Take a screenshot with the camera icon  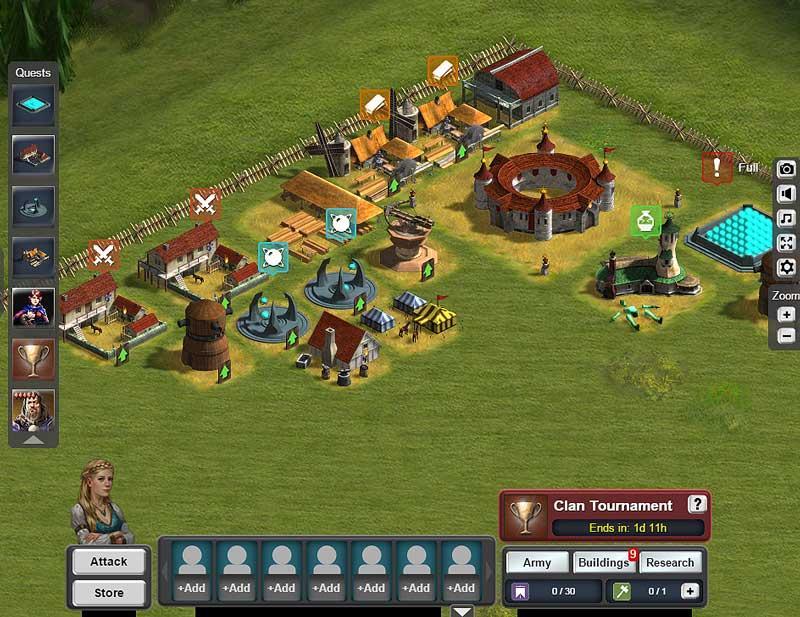click(787, 170)
